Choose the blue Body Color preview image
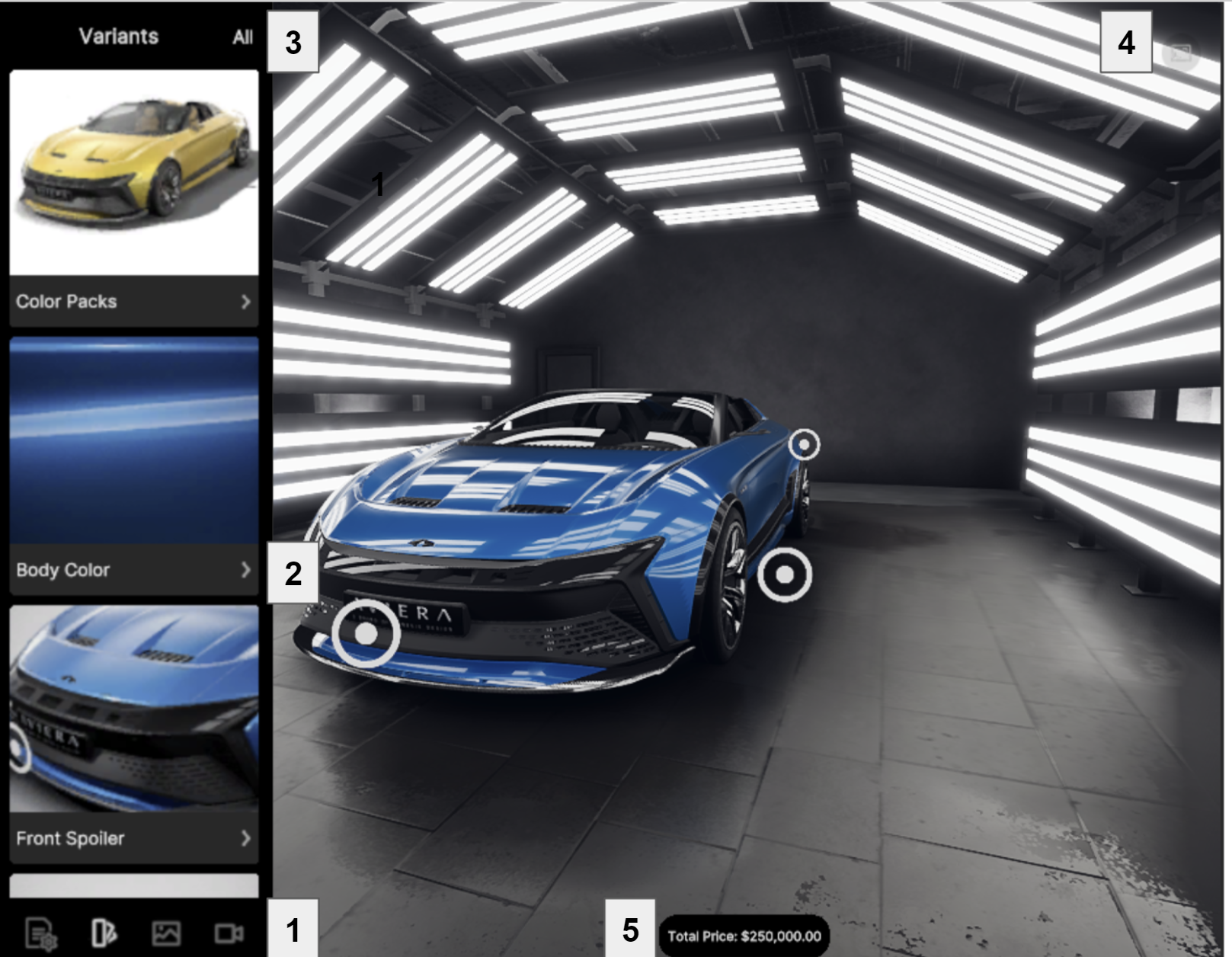This screenshot has height=957, width=1232. [133, 440]
